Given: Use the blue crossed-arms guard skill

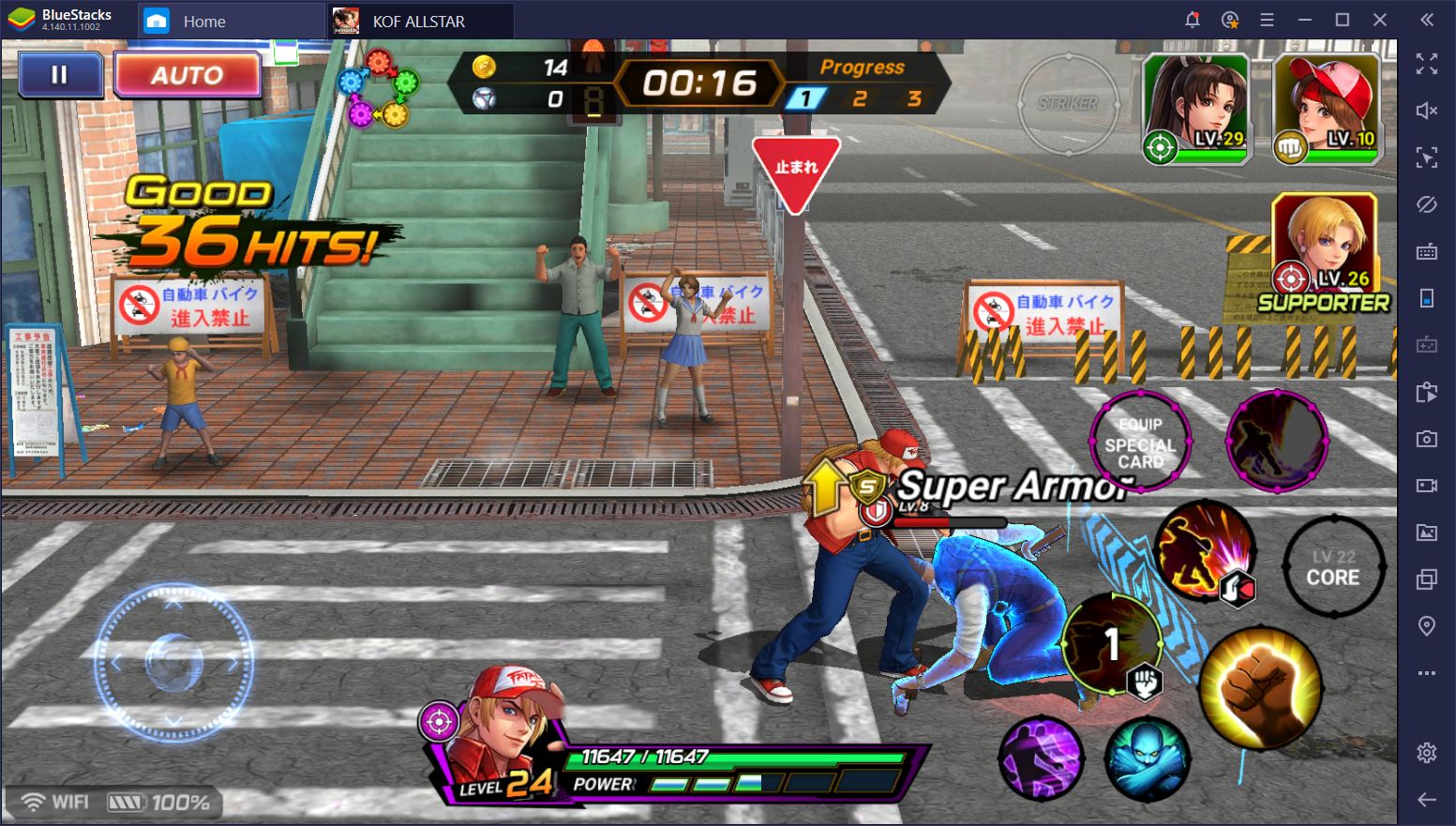Looking at the screenshot, I should tap(1148, 758).
